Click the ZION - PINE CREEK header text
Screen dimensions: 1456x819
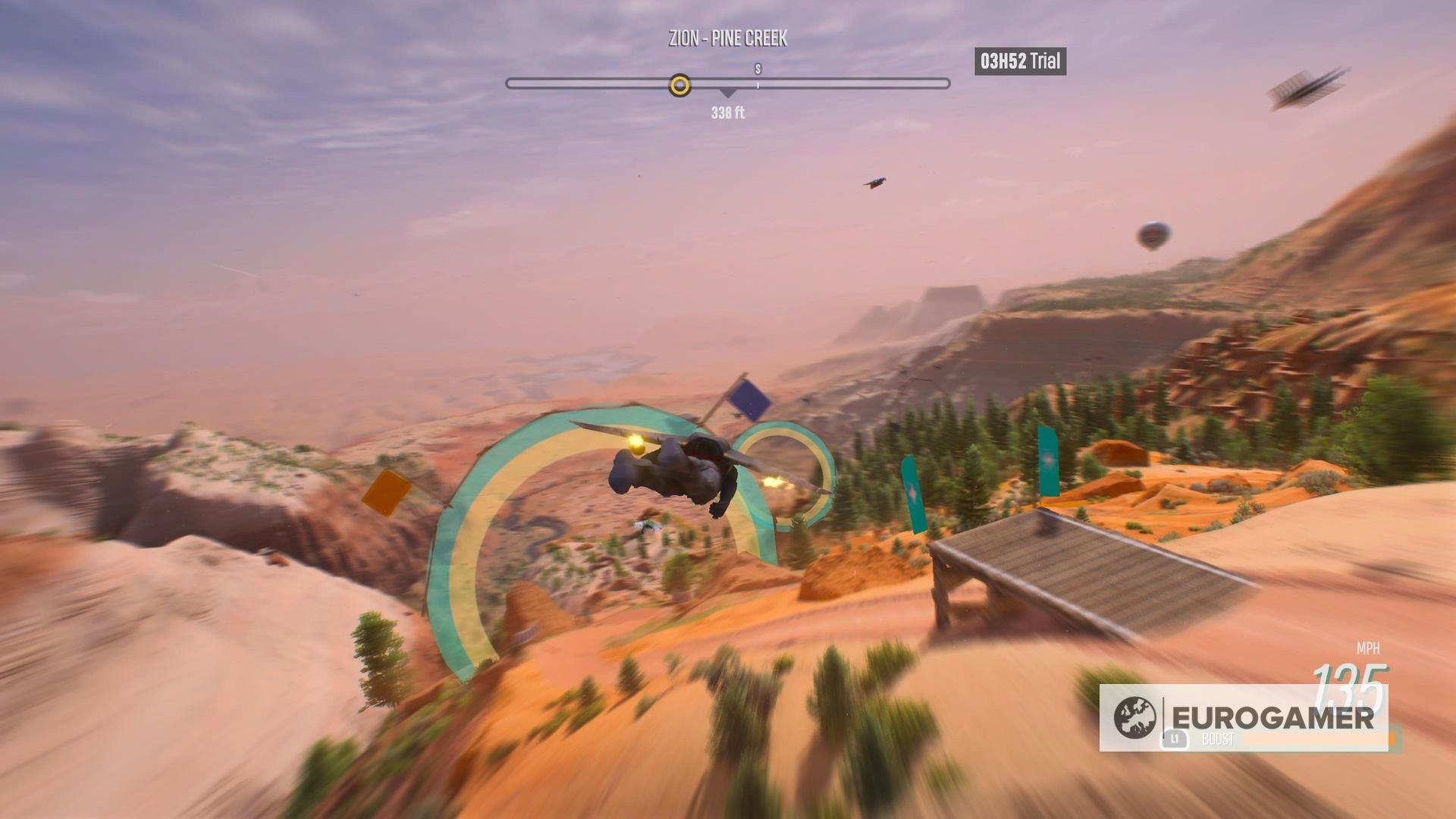pos(727,39)
